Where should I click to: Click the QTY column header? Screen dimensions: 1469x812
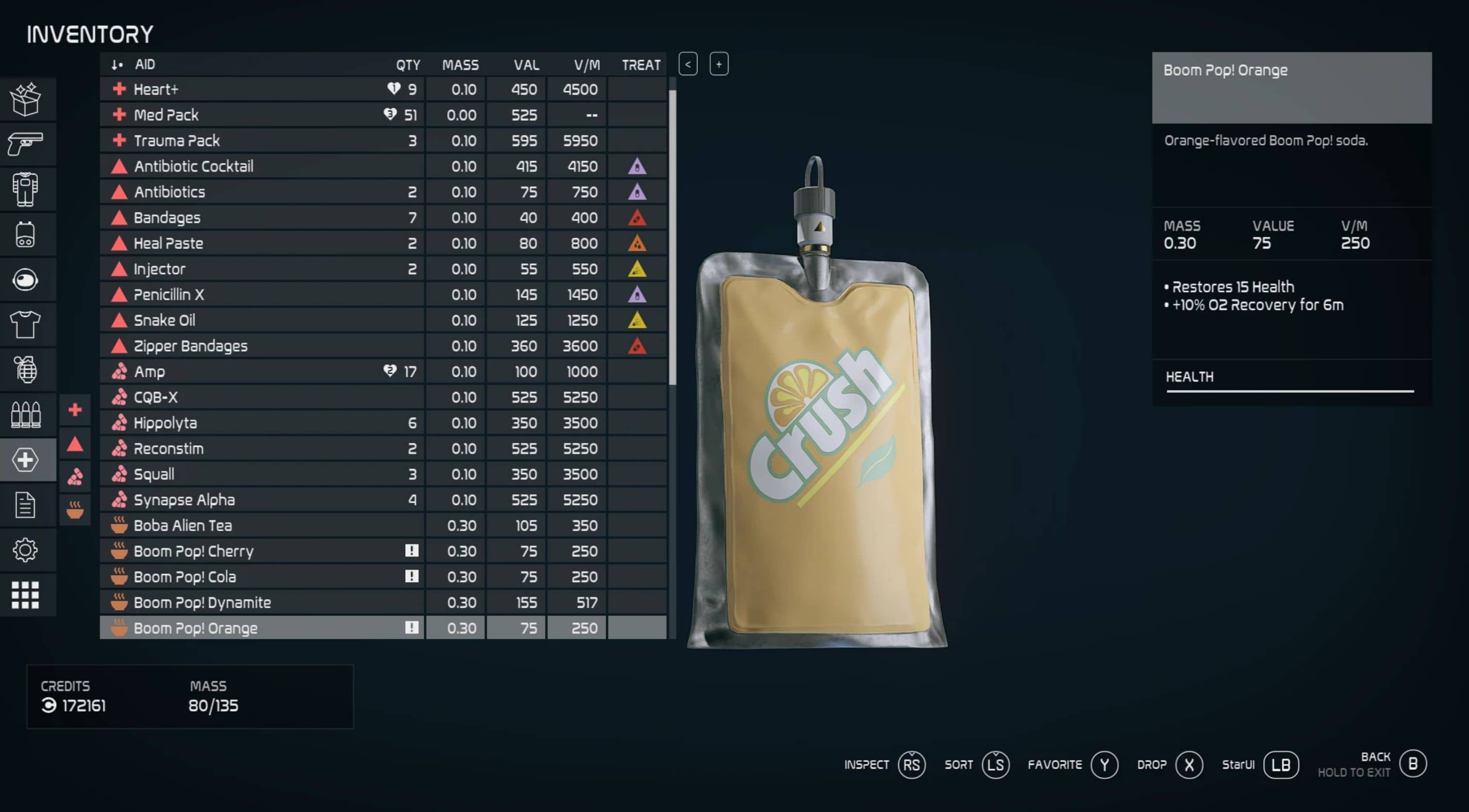(x=408, y=65)
